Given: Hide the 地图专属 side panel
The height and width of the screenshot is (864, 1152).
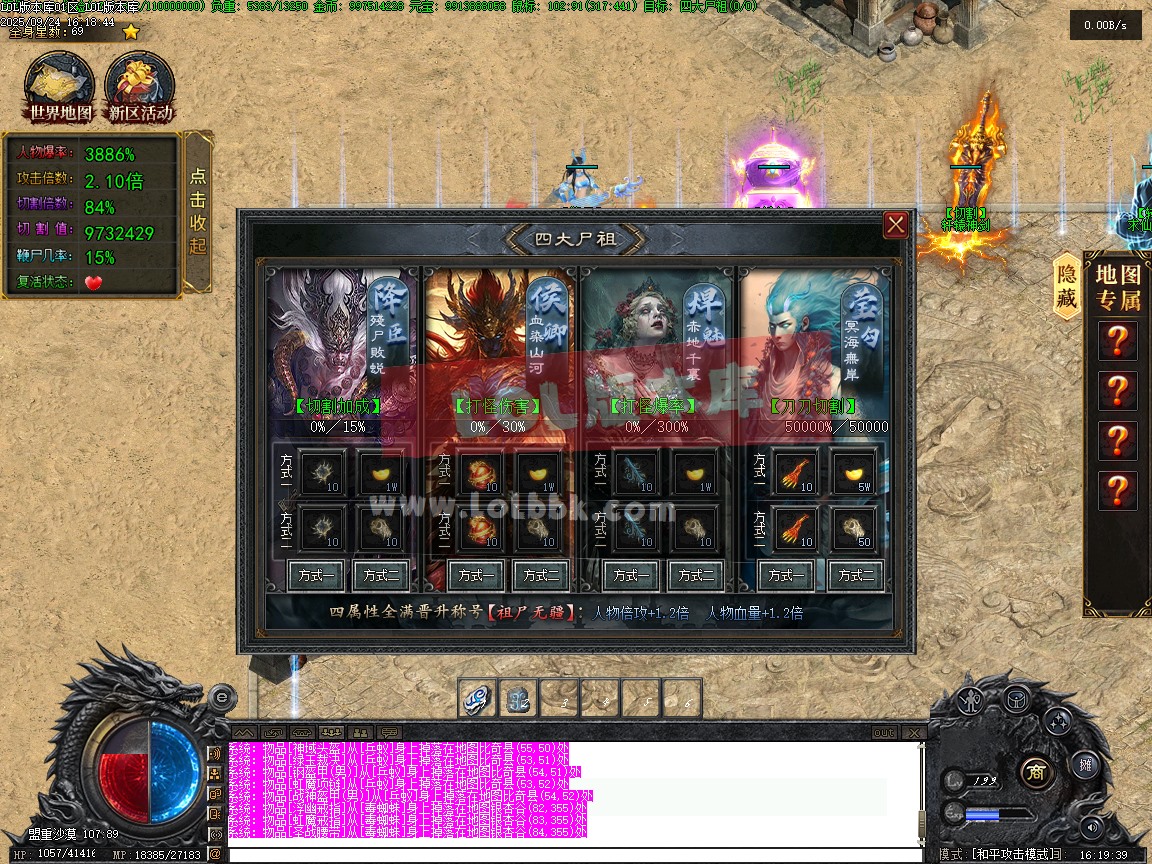Looking at the screenshot, I should pos(1067,286).
